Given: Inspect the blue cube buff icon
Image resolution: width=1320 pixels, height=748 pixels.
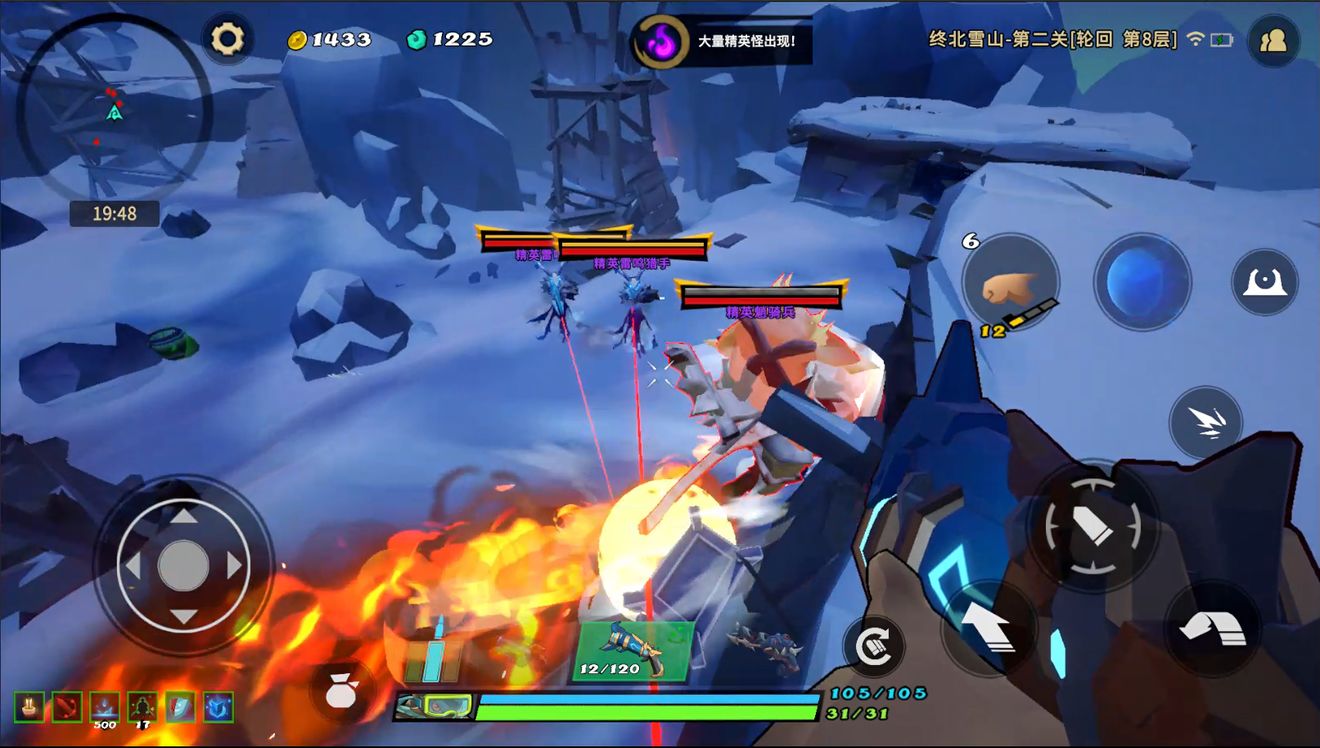Looking at the screenshot, I should (x=219, y=707).
